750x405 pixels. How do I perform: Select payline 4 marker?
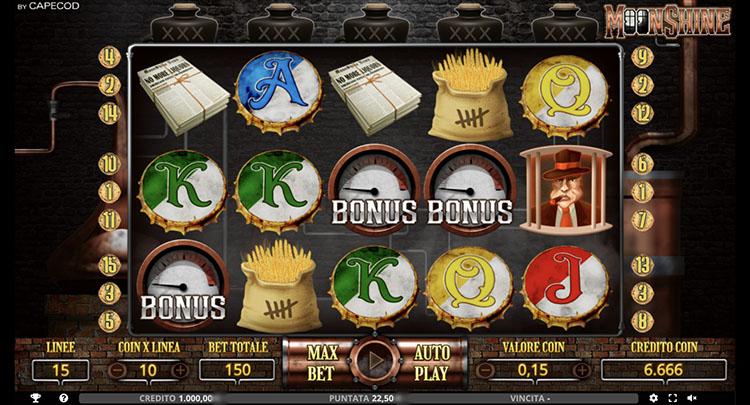(x=110, y=57)
